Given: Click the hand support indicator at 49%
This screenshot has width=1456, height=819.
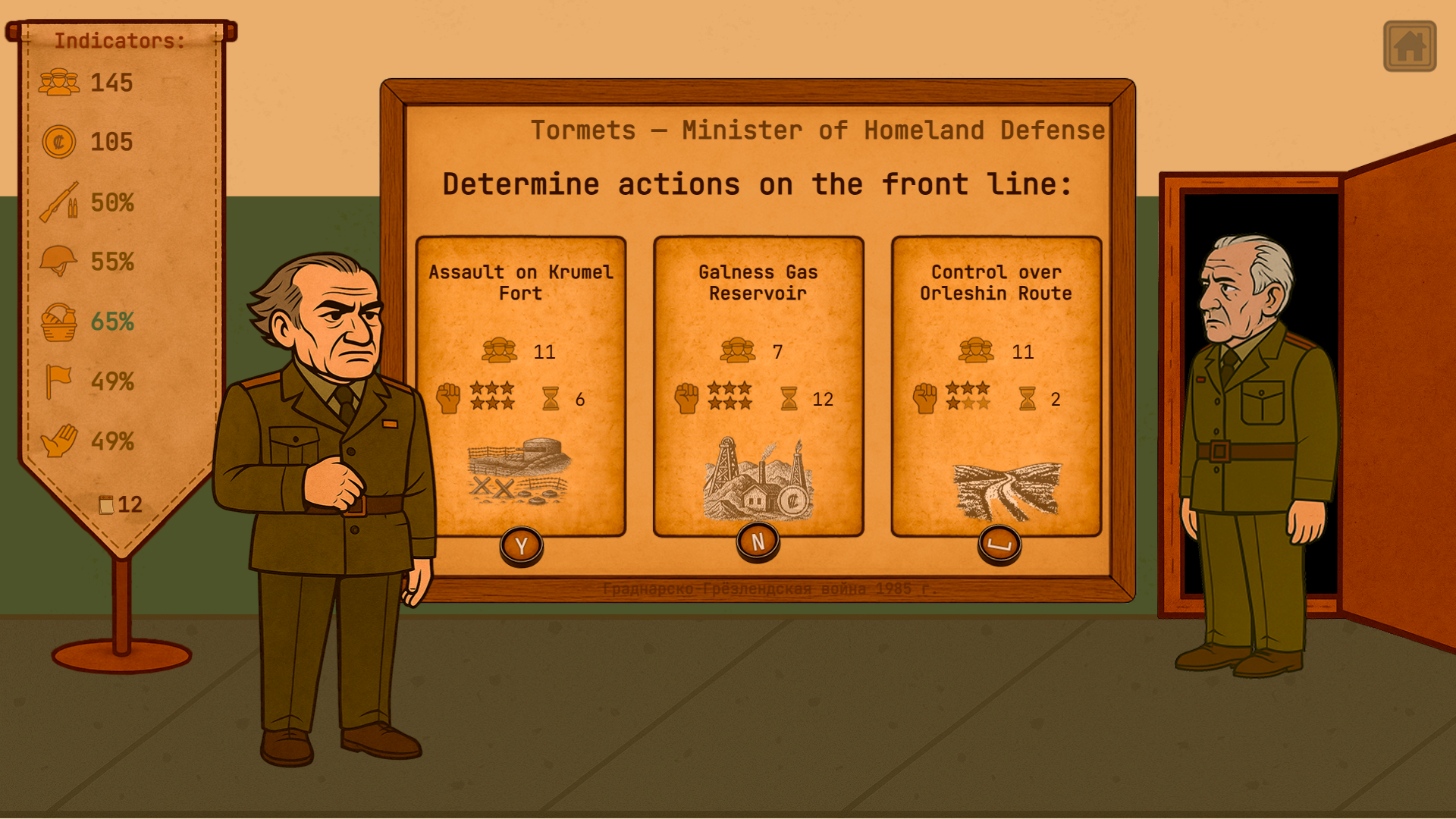Looking at the screenshot, I should click(x=59, y=441).
